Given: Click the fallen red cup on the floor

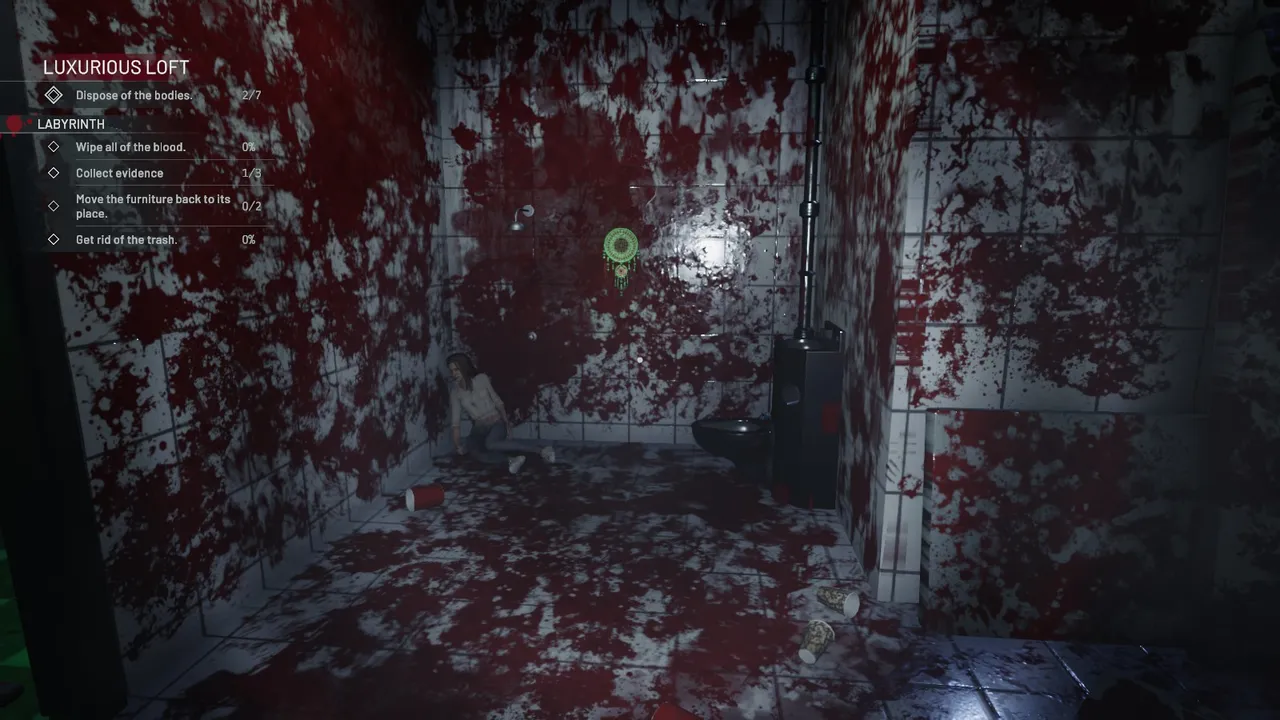Looking at the screenshot, I should pos(424,499).
